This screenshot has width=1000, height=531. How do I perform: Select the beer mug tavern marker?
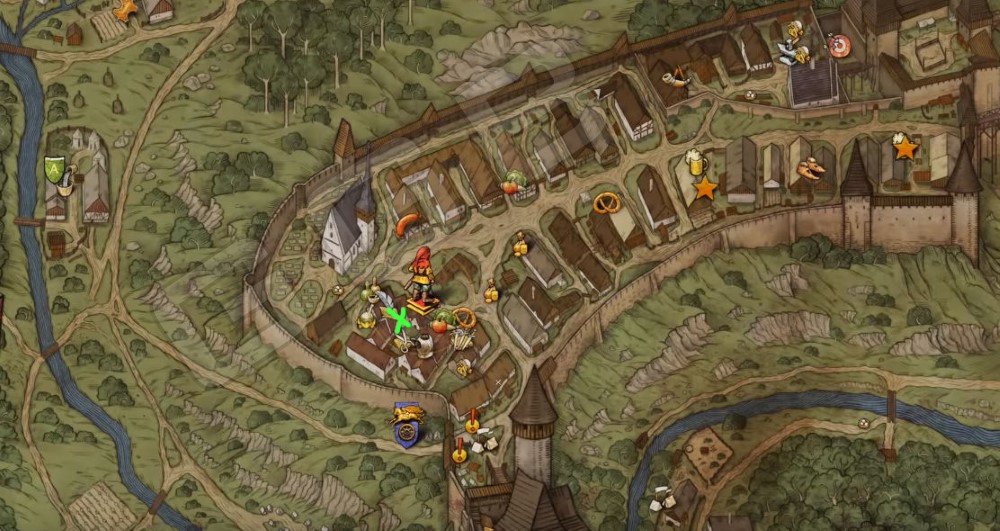(696, 161)
